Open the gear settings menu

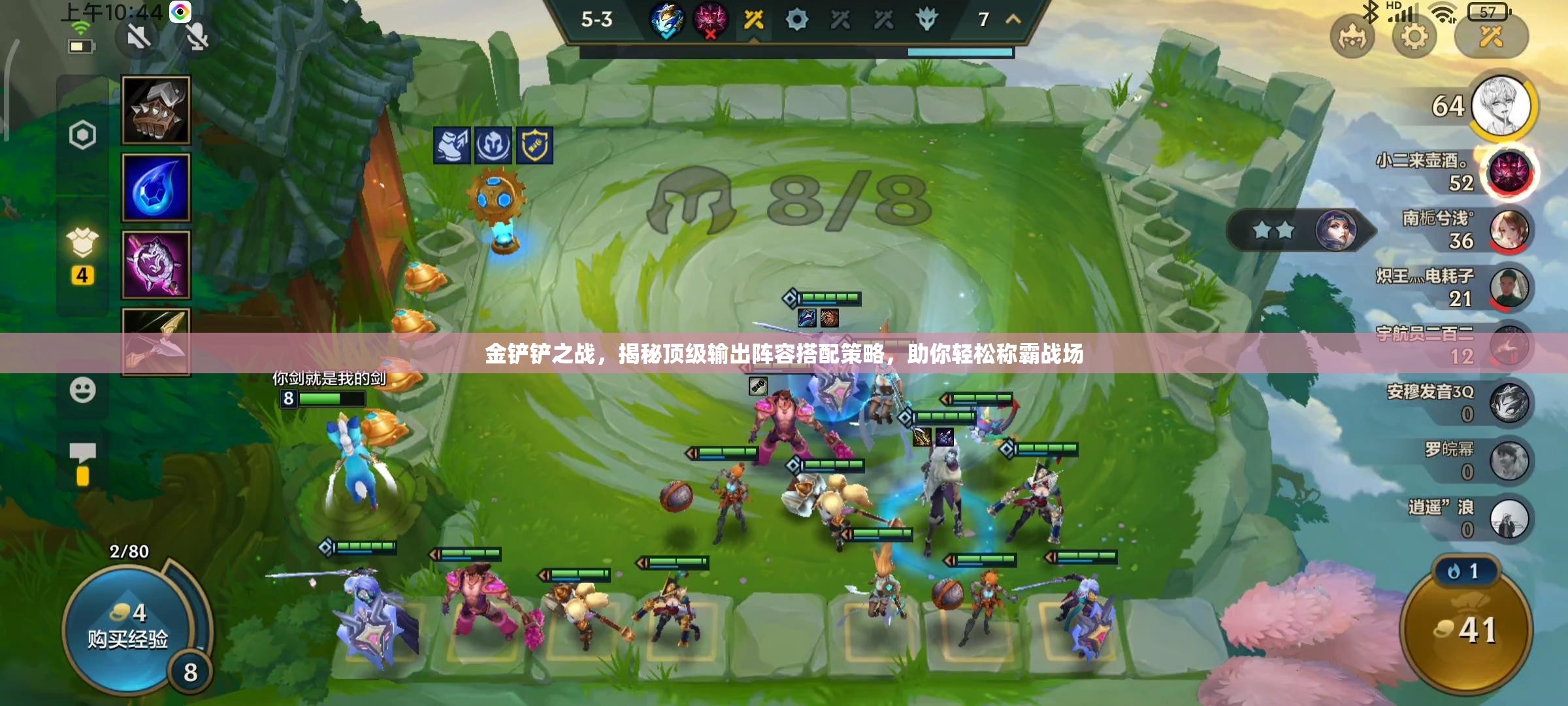pos(1414,37)
